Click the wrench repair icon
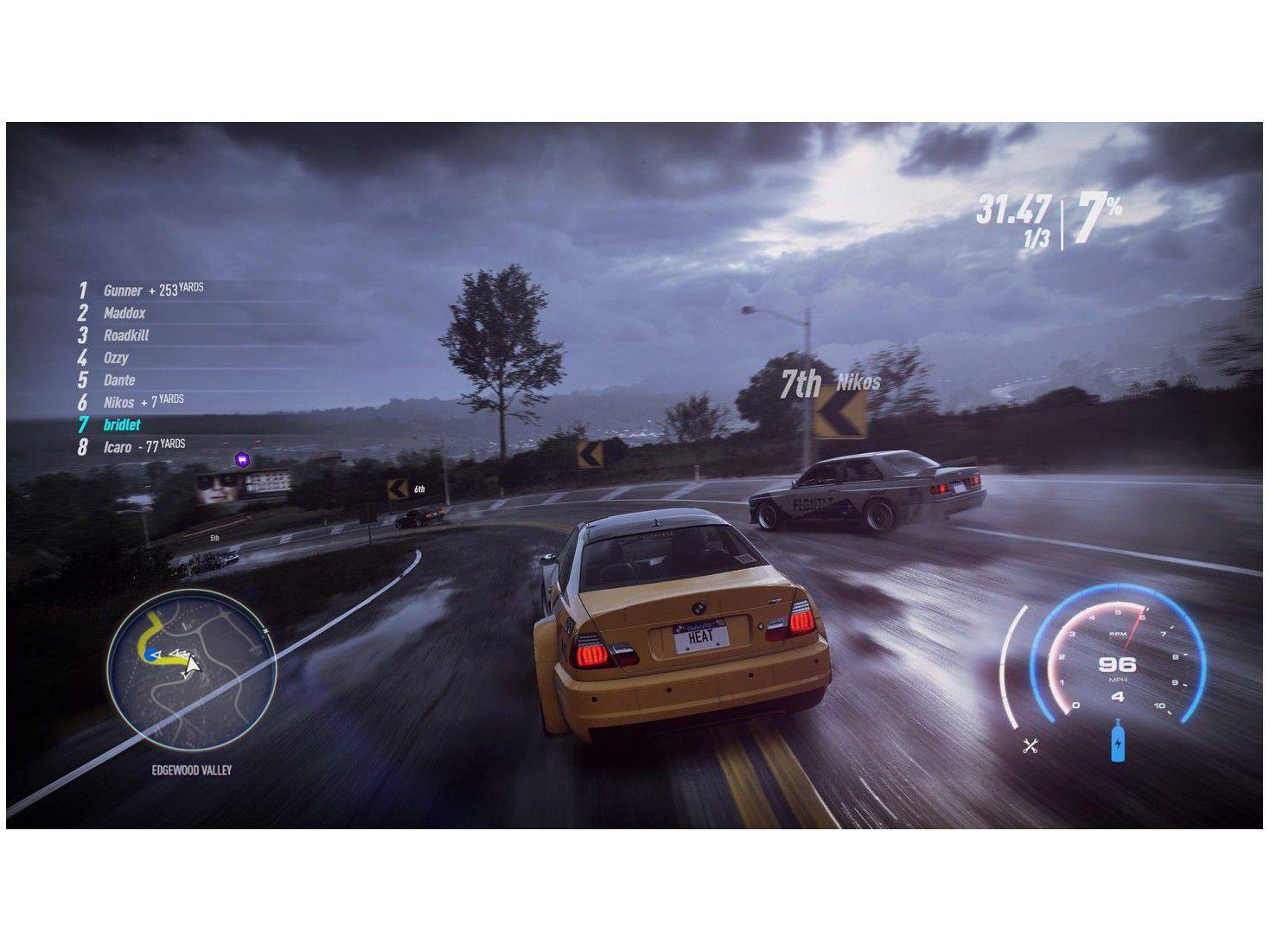1270x952 pixels. pyautogui.click(x=1030, y=745)
